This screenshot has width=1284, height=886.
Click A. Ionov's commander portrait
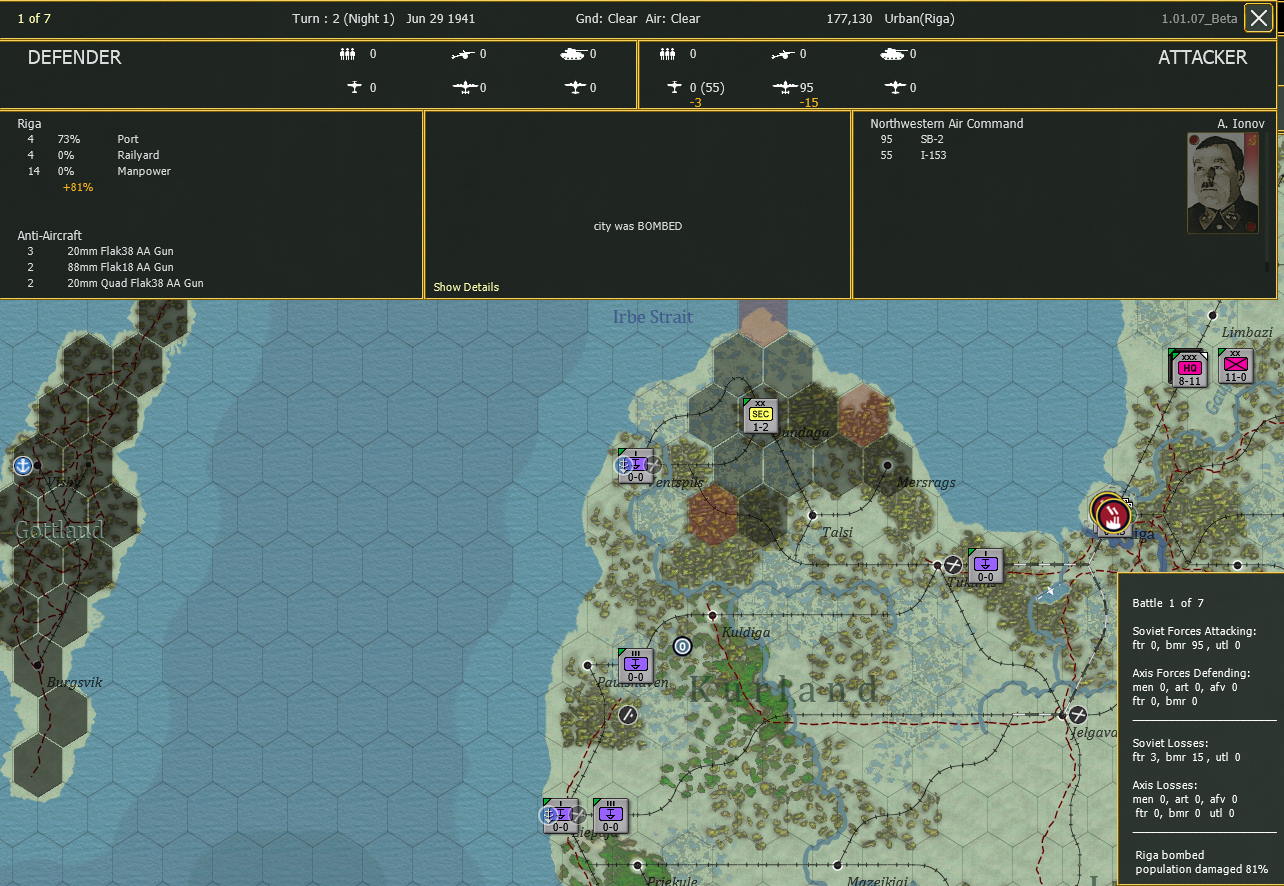pos(1221,183)
